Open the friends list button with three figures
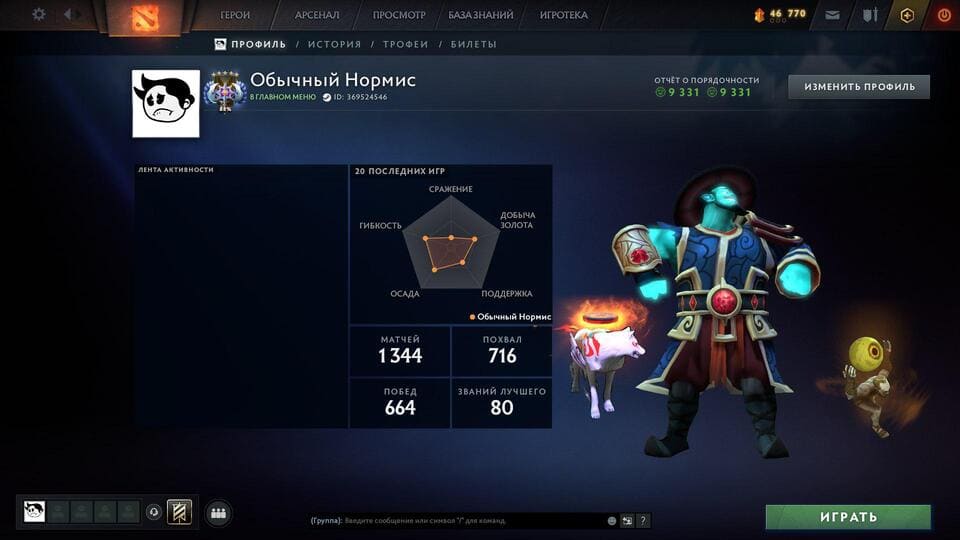 218,513
